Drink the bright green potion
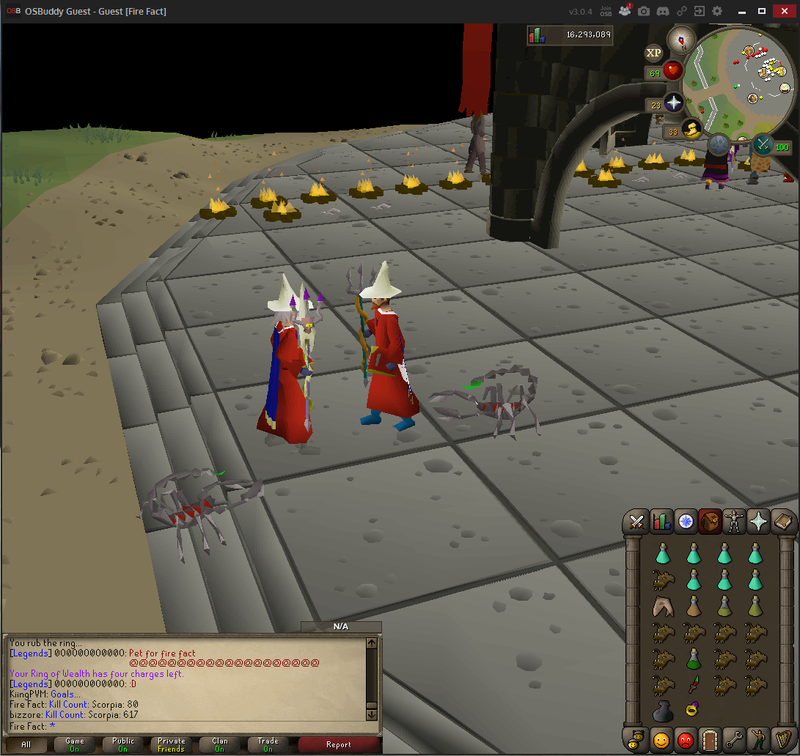Image resolution: width=800 pixels, height=756 pixels. (x=692, y=658)
